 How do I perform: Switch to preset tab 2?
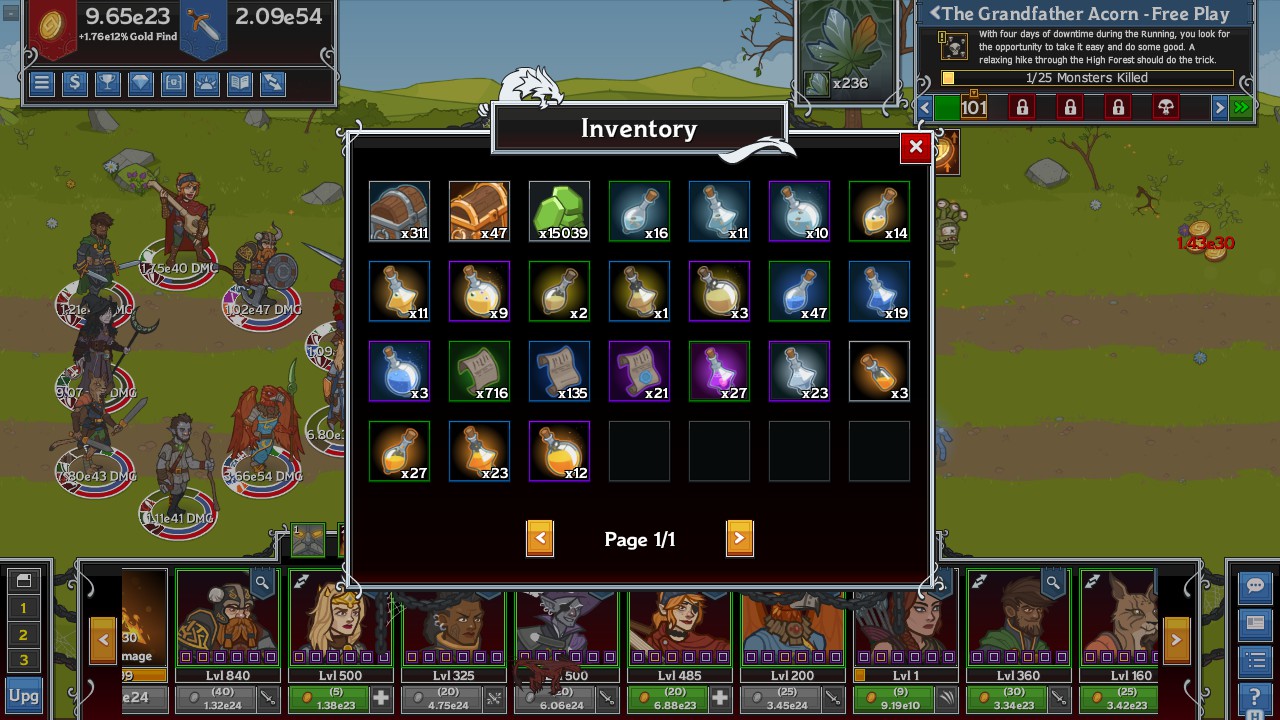24,632
